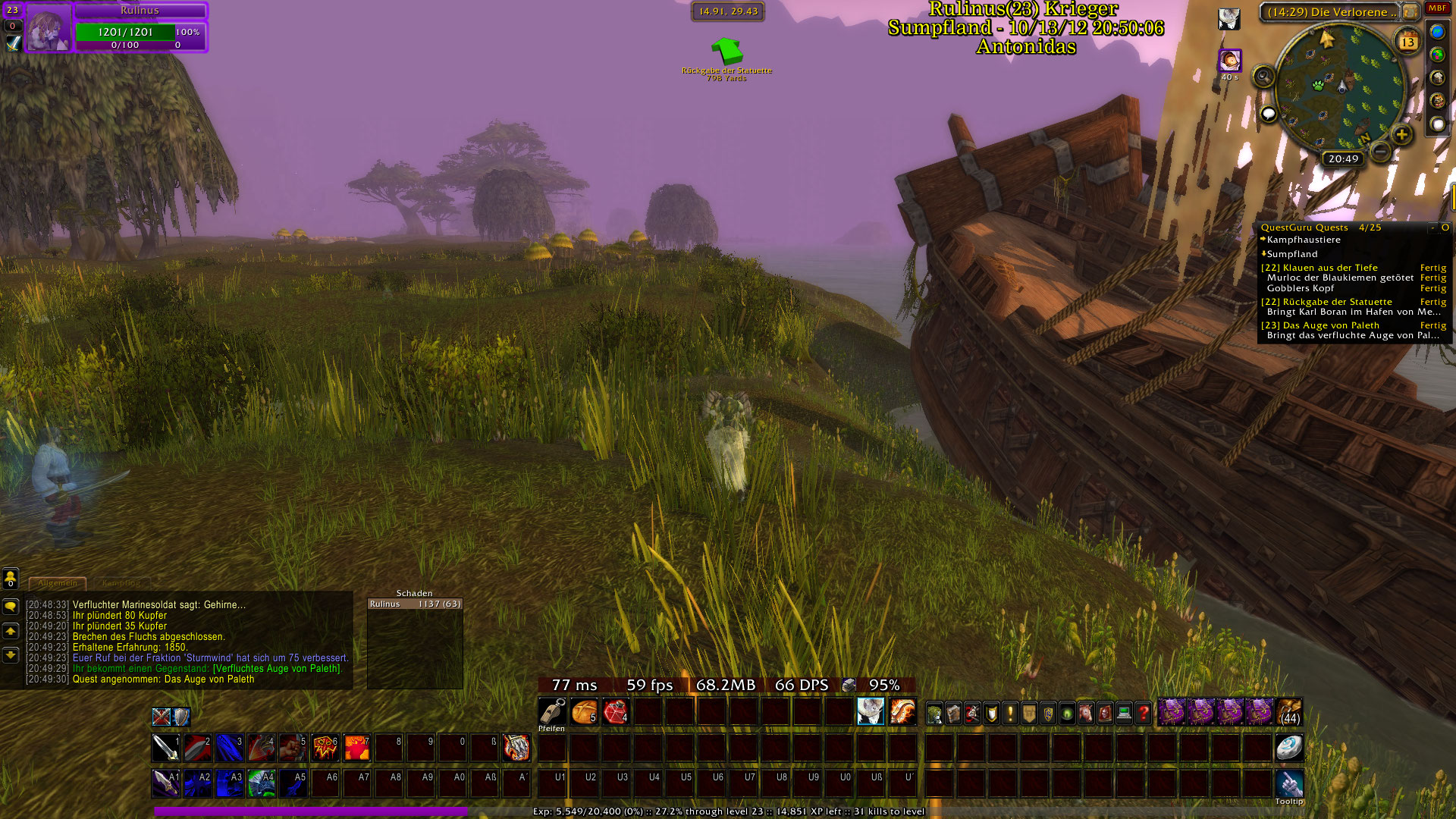The image size is (1456, 819).
Task: Zoom out the minimap with minus button
Action: click(x=1381, y=152)
